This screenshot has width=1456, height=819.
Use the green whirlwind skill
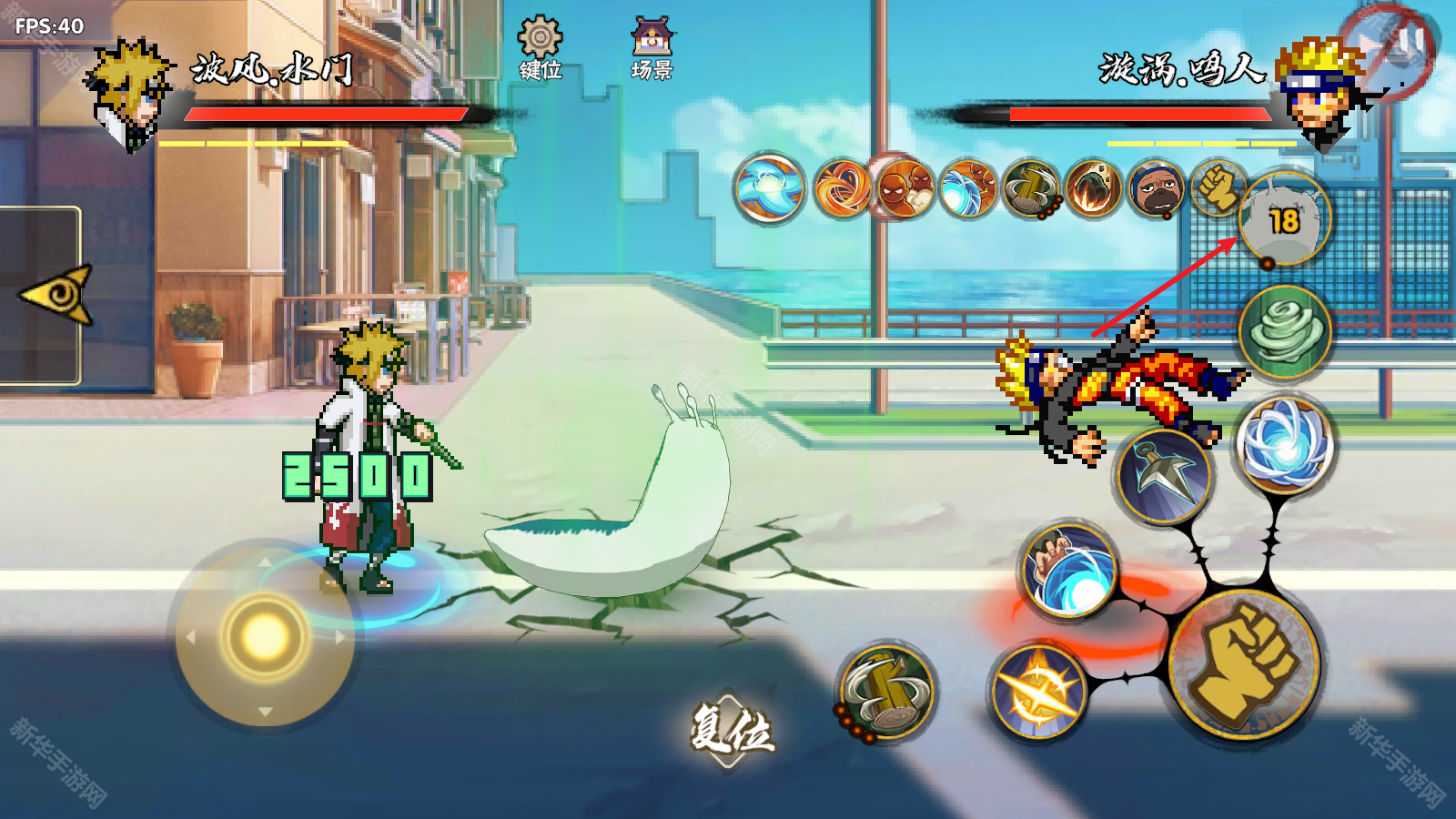[1284, 331]
